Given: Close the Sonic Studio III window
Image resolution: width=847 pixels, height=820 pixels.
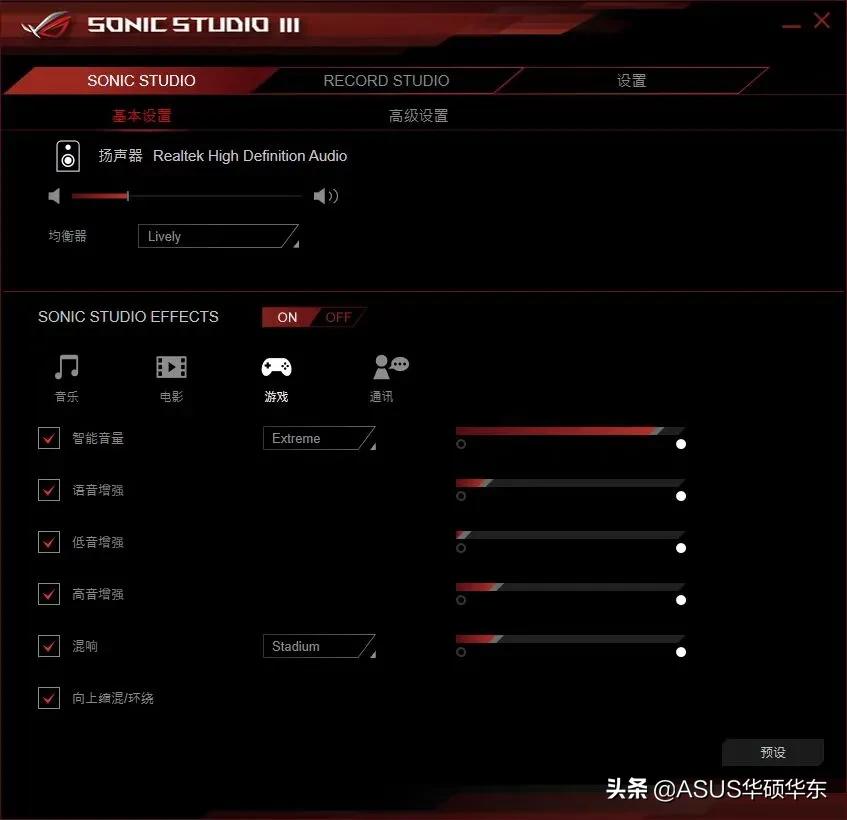Looking at the screenshot, I should click(x=822, y=20).
